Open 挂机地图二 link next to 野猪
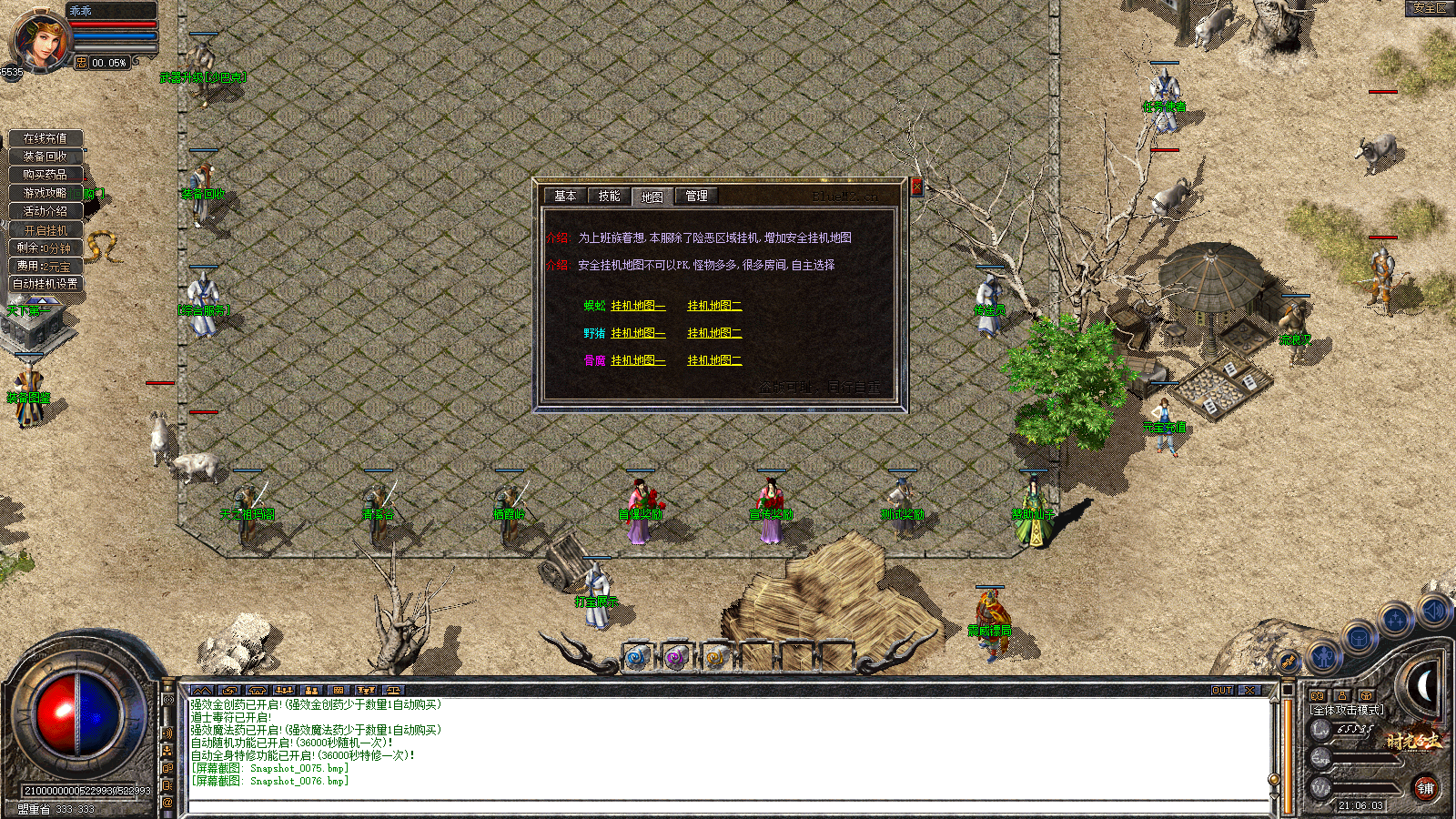1456x819 pixels. tap(713, 333)
